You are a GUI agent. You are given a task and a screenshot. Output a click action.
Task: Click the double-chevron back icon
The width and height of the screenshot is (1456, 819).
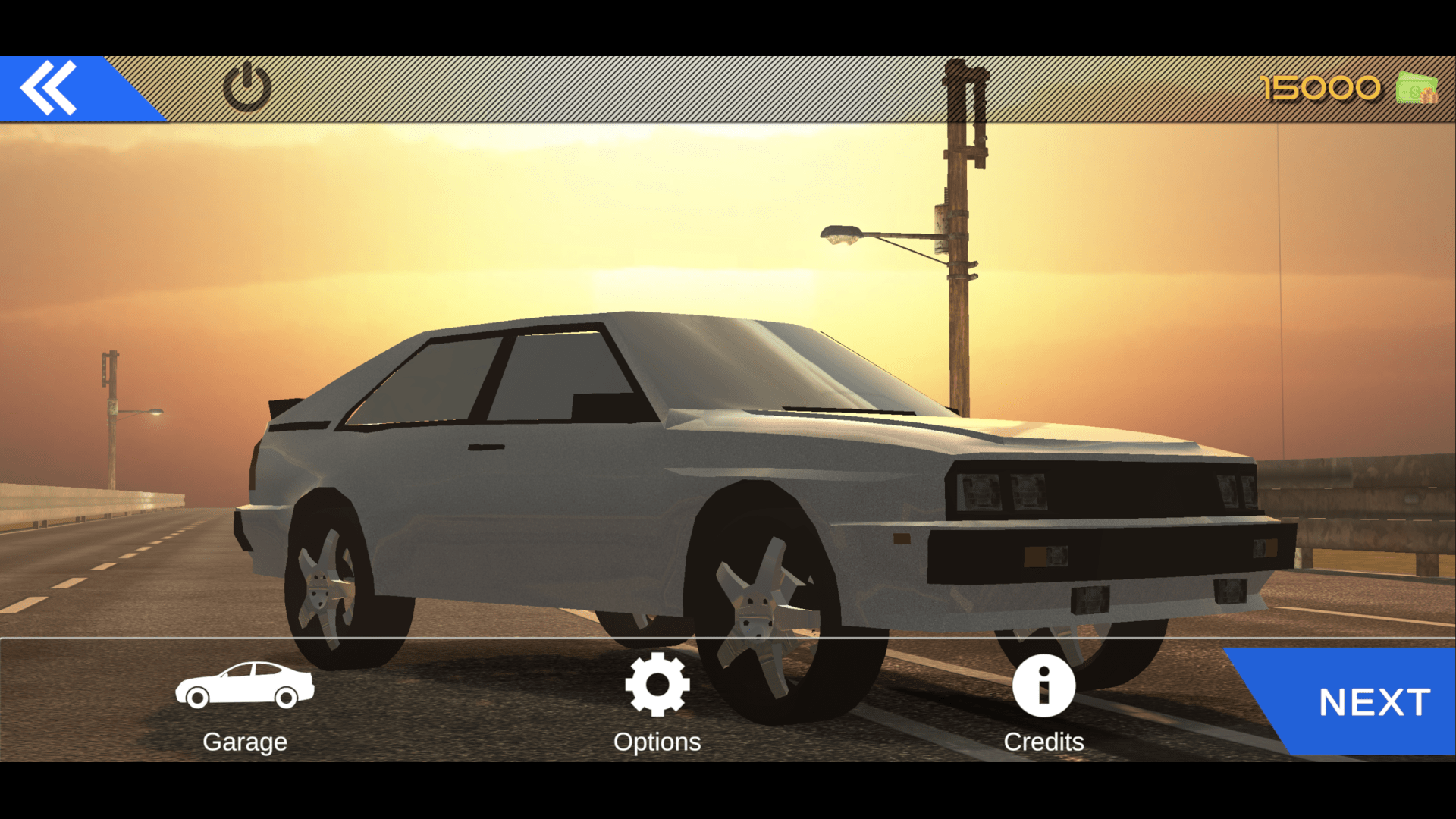(x=47, y=87)
